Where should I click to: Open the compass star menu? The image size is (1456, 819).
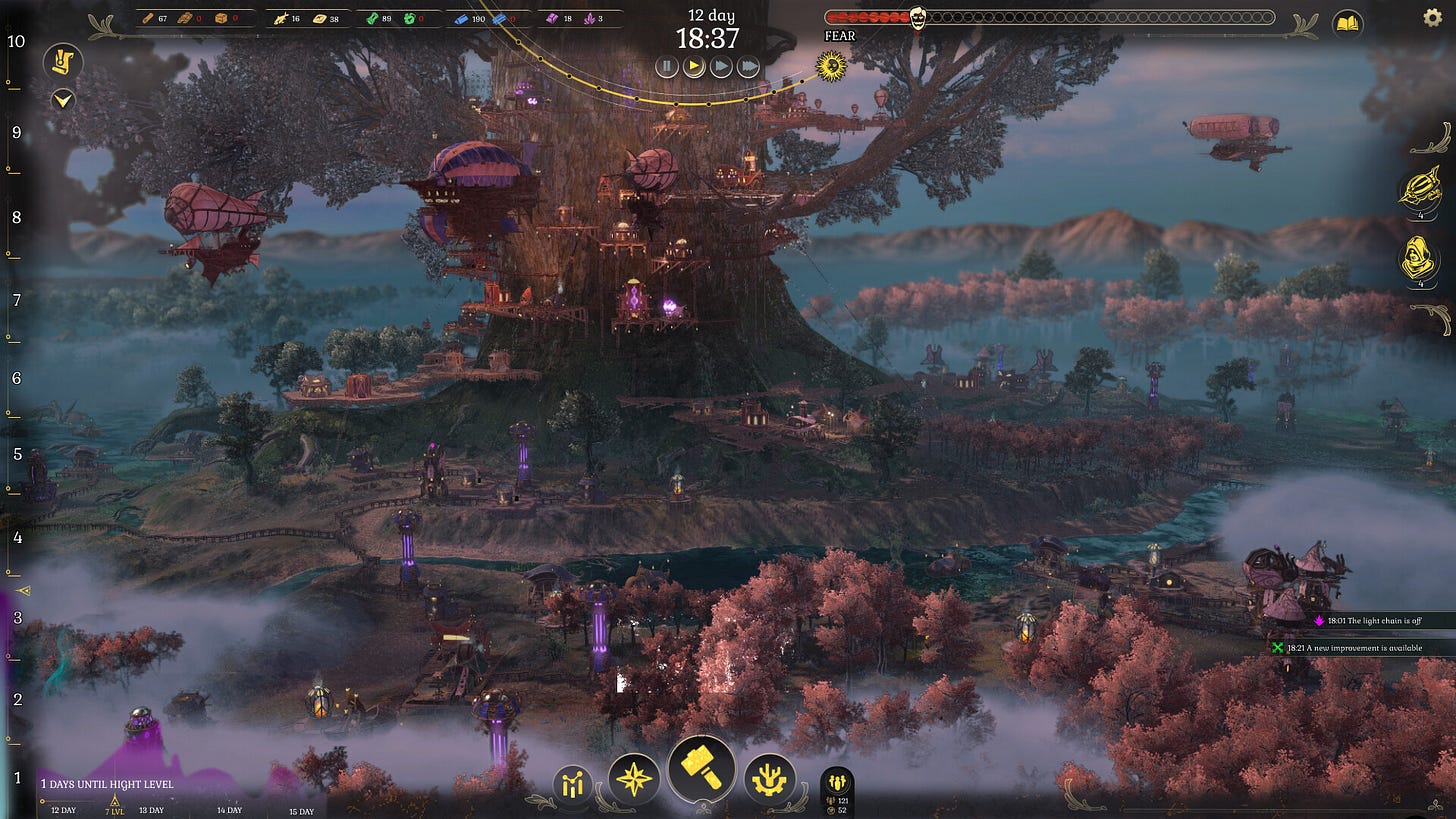click(635, 779)
